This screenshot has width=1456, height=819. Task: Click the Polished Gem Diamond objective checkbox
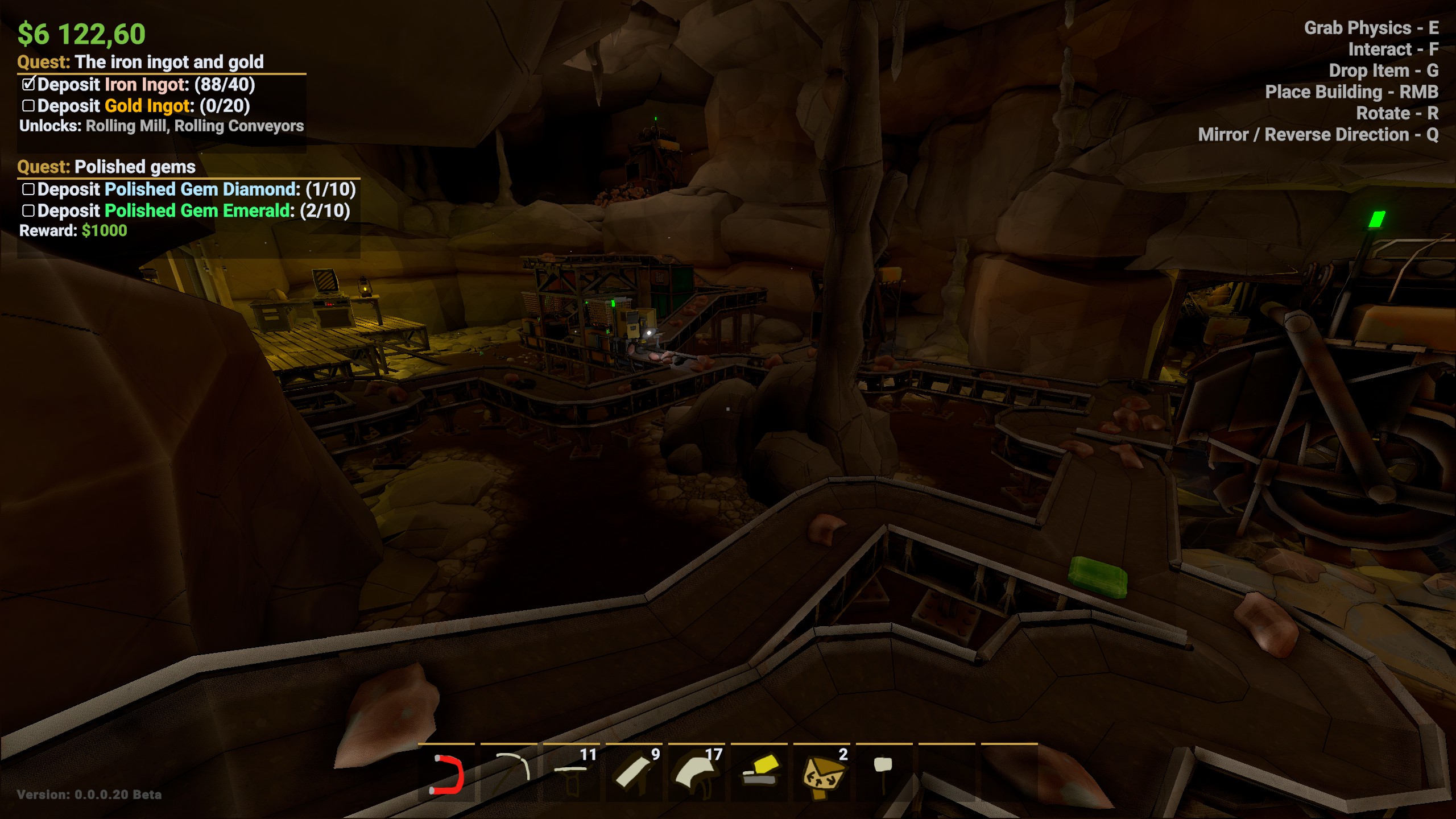pyautogui.click(x=28, y=189)
